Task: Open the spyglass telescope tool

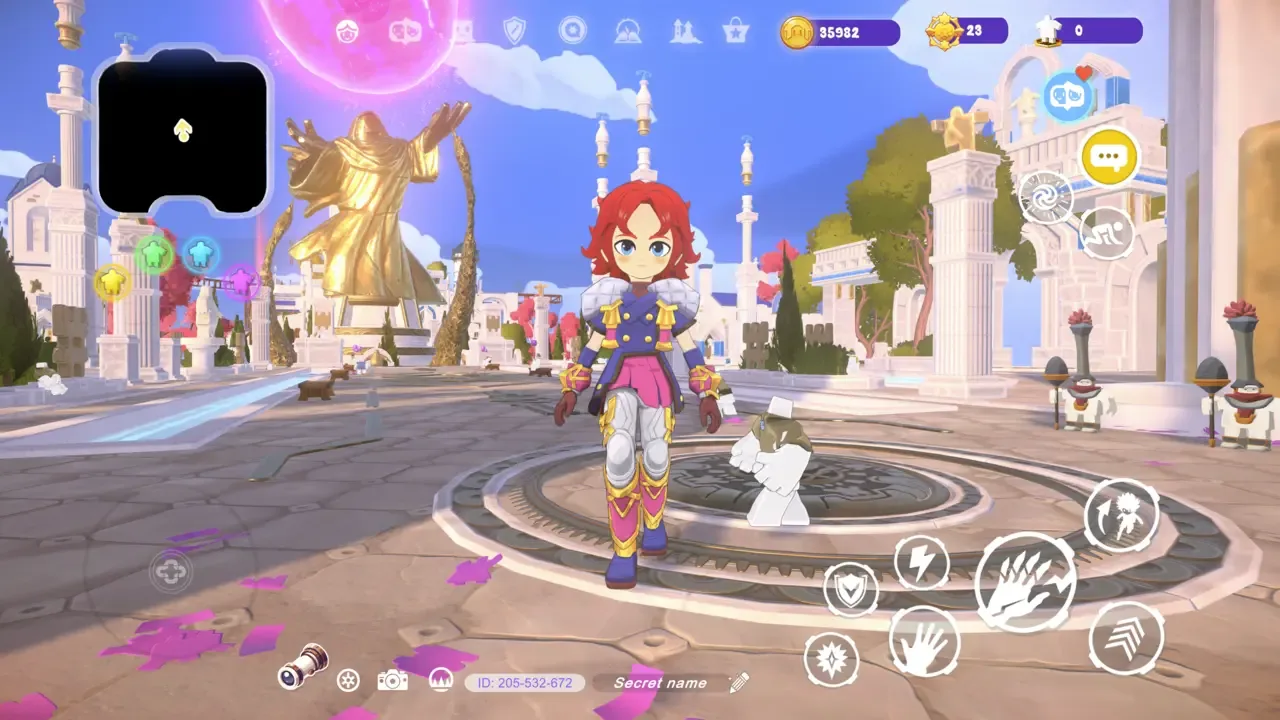Action: tap(303, 667)
